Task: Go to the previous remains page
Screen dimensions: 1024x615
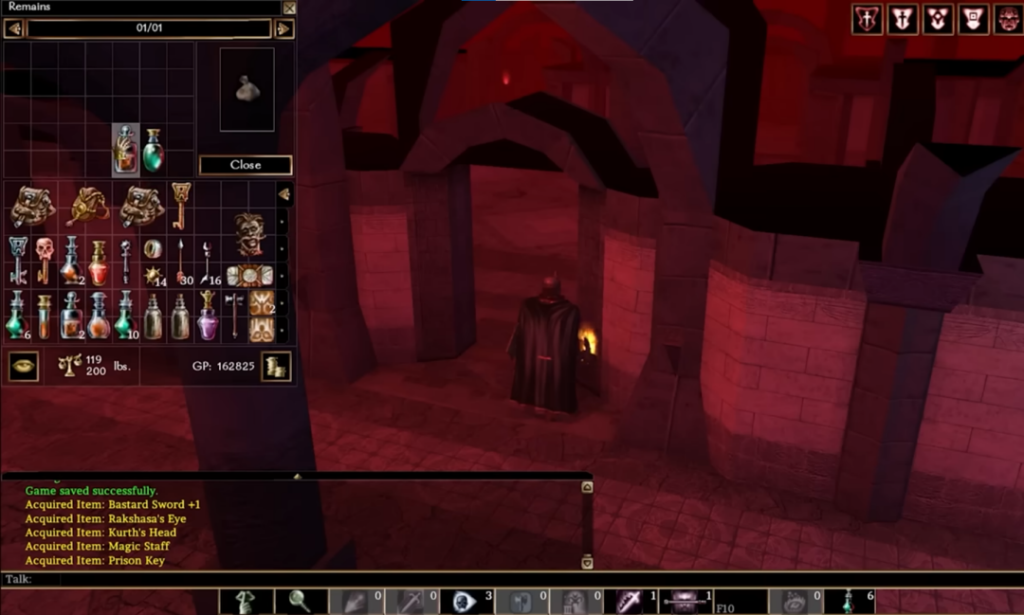Action: coord(14,29)
